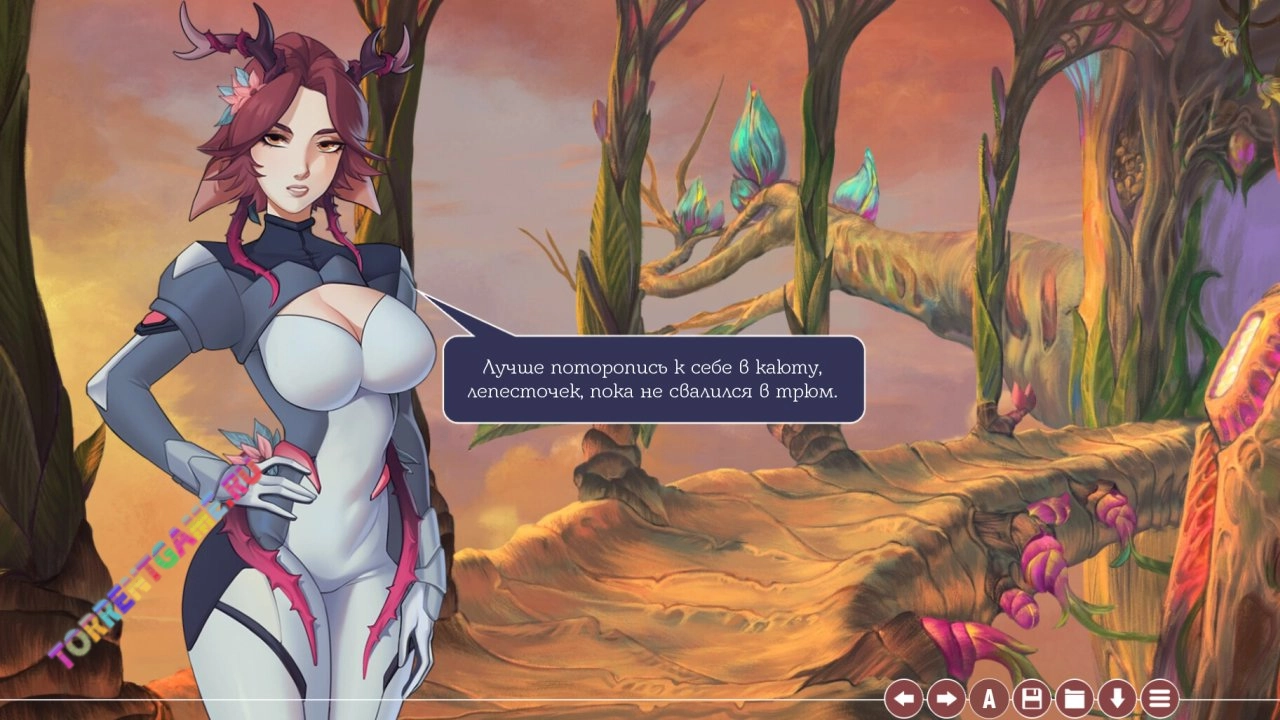Continue the dialogue by clicking the speech bubble

click(653, 379)
